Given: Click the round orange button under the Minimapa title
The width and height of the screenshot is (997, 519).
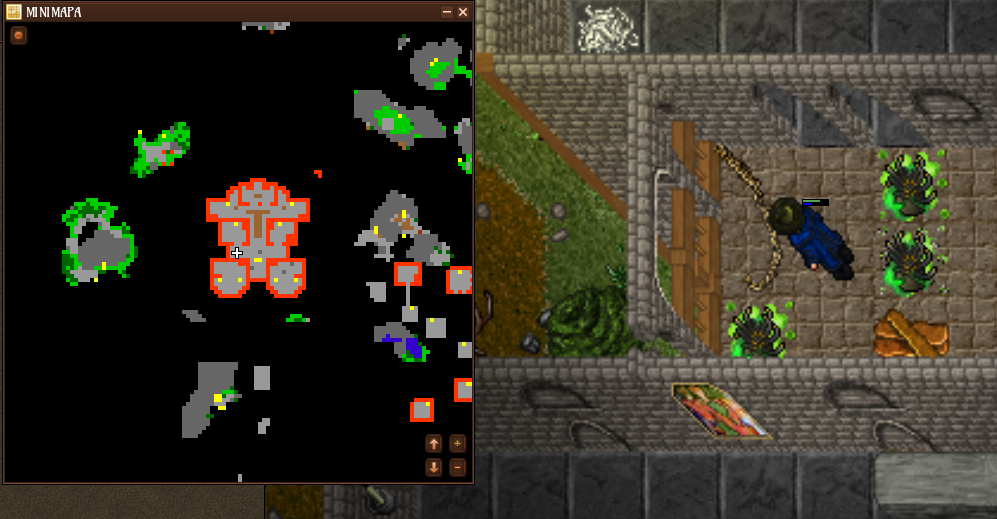Looking at the screenshot, I should coord(19,35).
